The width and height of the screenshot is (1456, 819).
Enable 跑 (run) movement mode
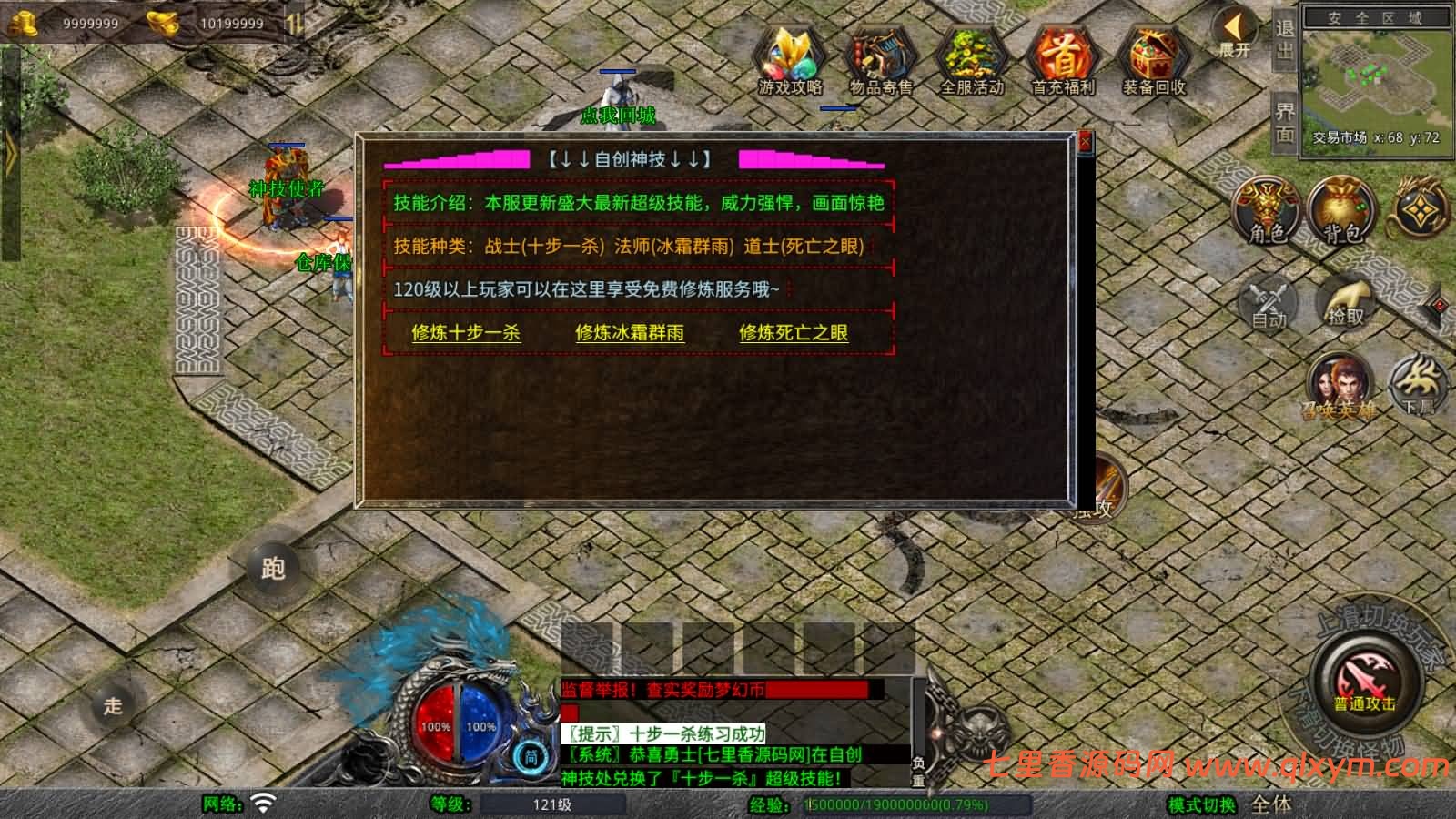273,569
